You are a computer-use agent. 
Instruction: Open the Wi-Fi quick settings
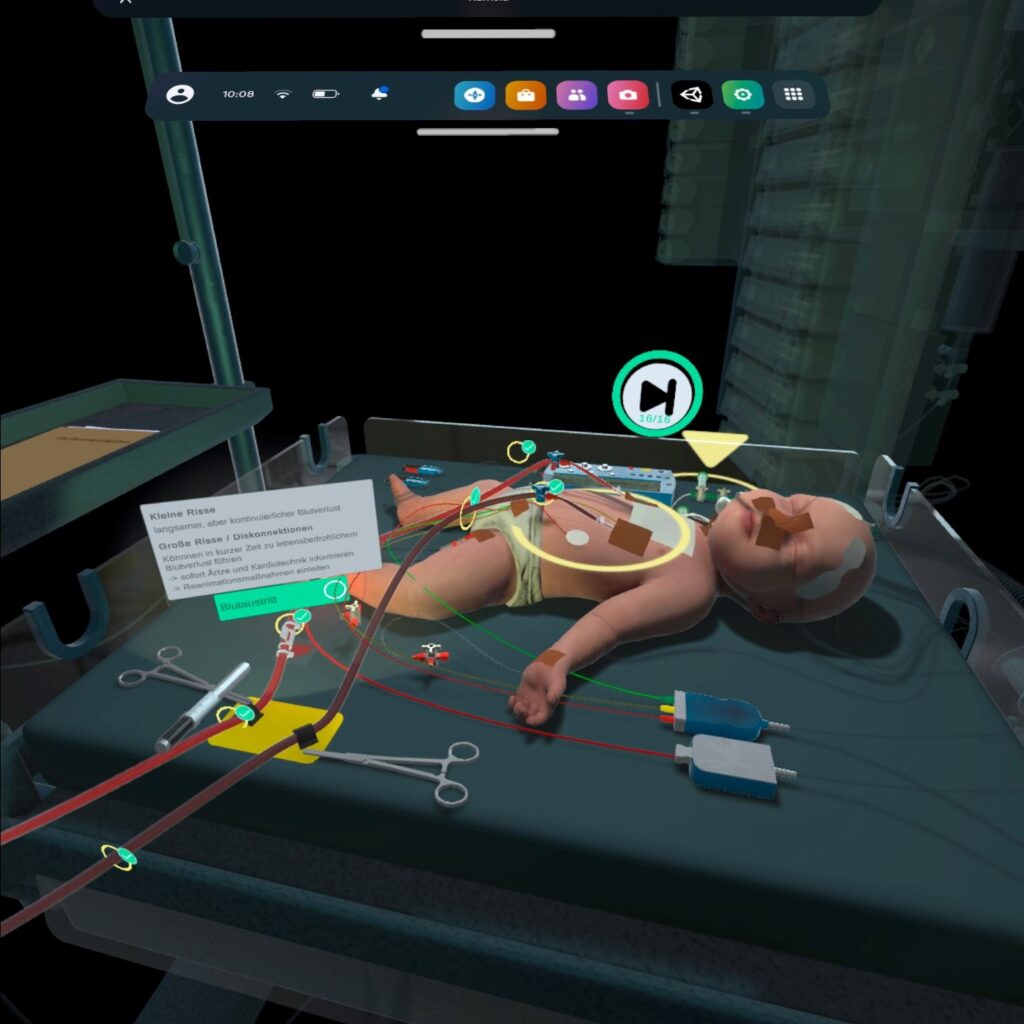click(283, 95)
